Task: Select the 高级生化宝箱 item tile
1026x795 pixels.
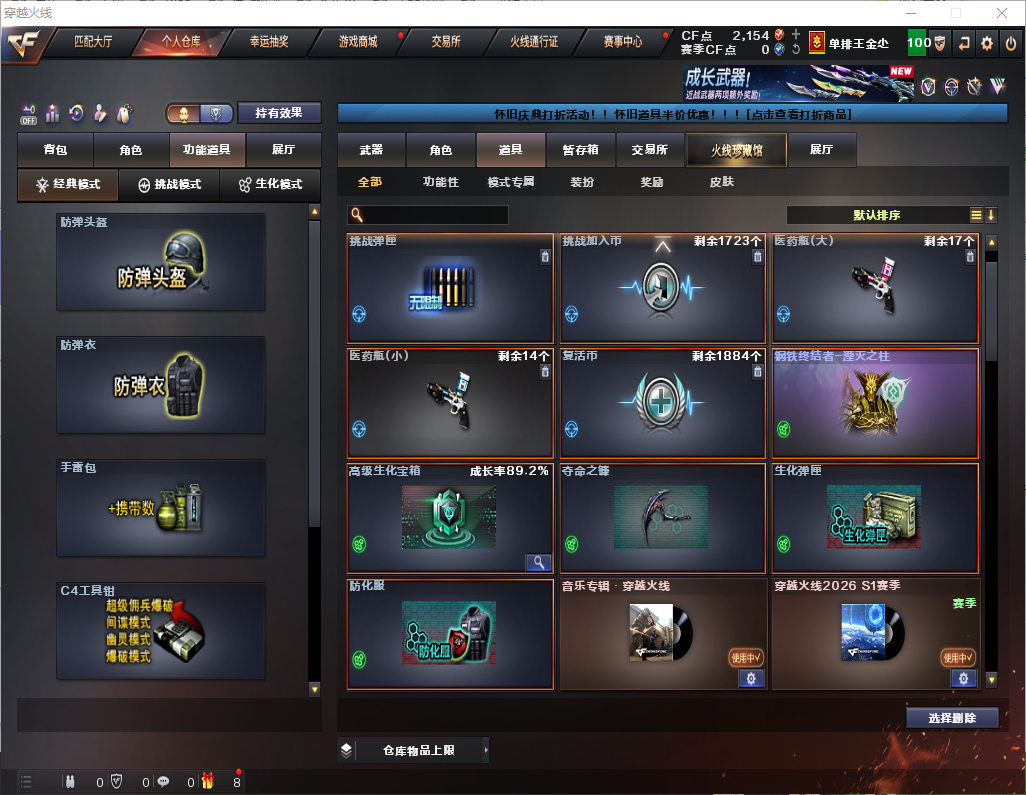Action: coord(450,518)
